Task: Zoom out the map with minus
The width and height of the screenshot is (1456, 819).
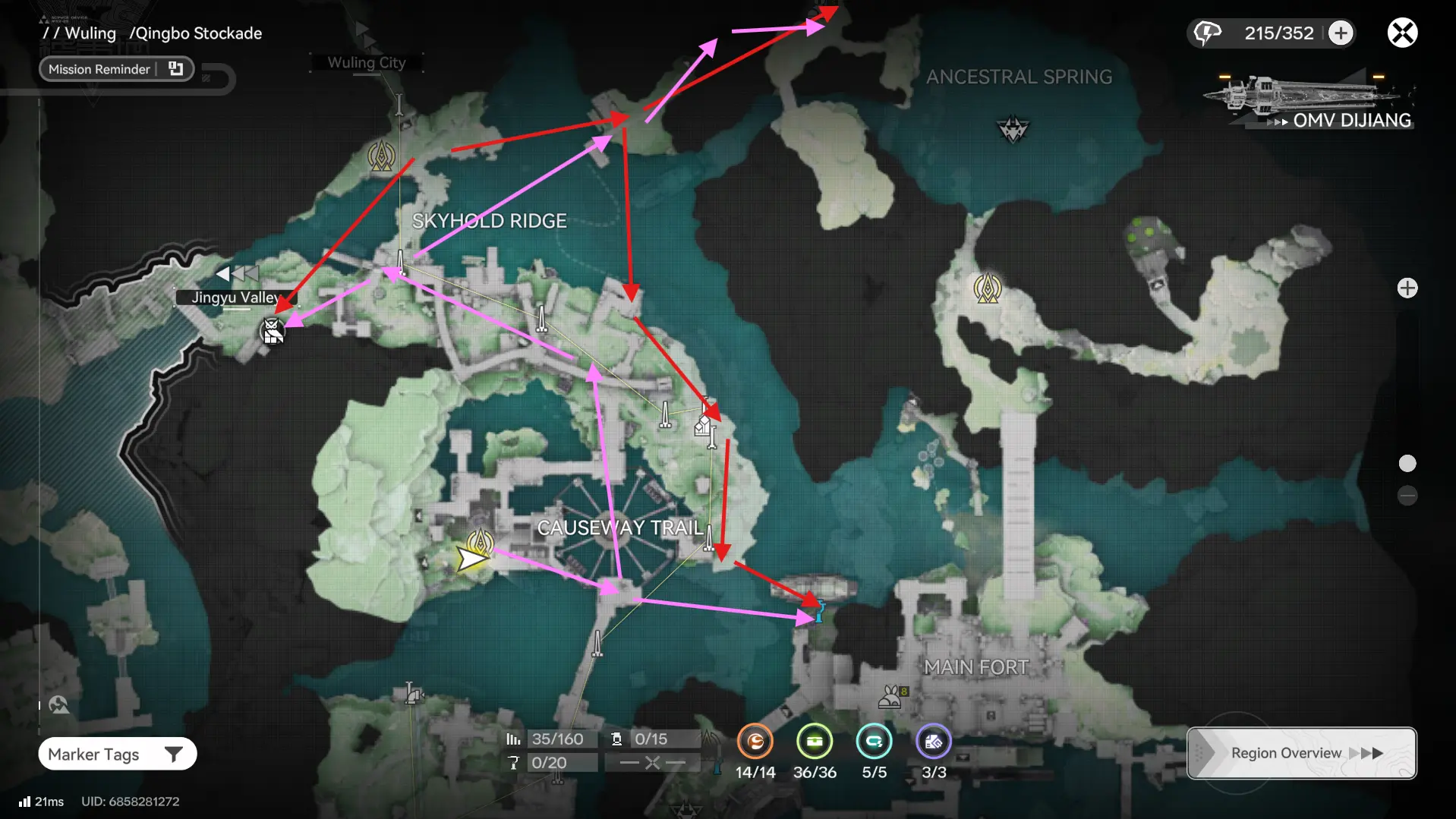Action: point(1407,496)
